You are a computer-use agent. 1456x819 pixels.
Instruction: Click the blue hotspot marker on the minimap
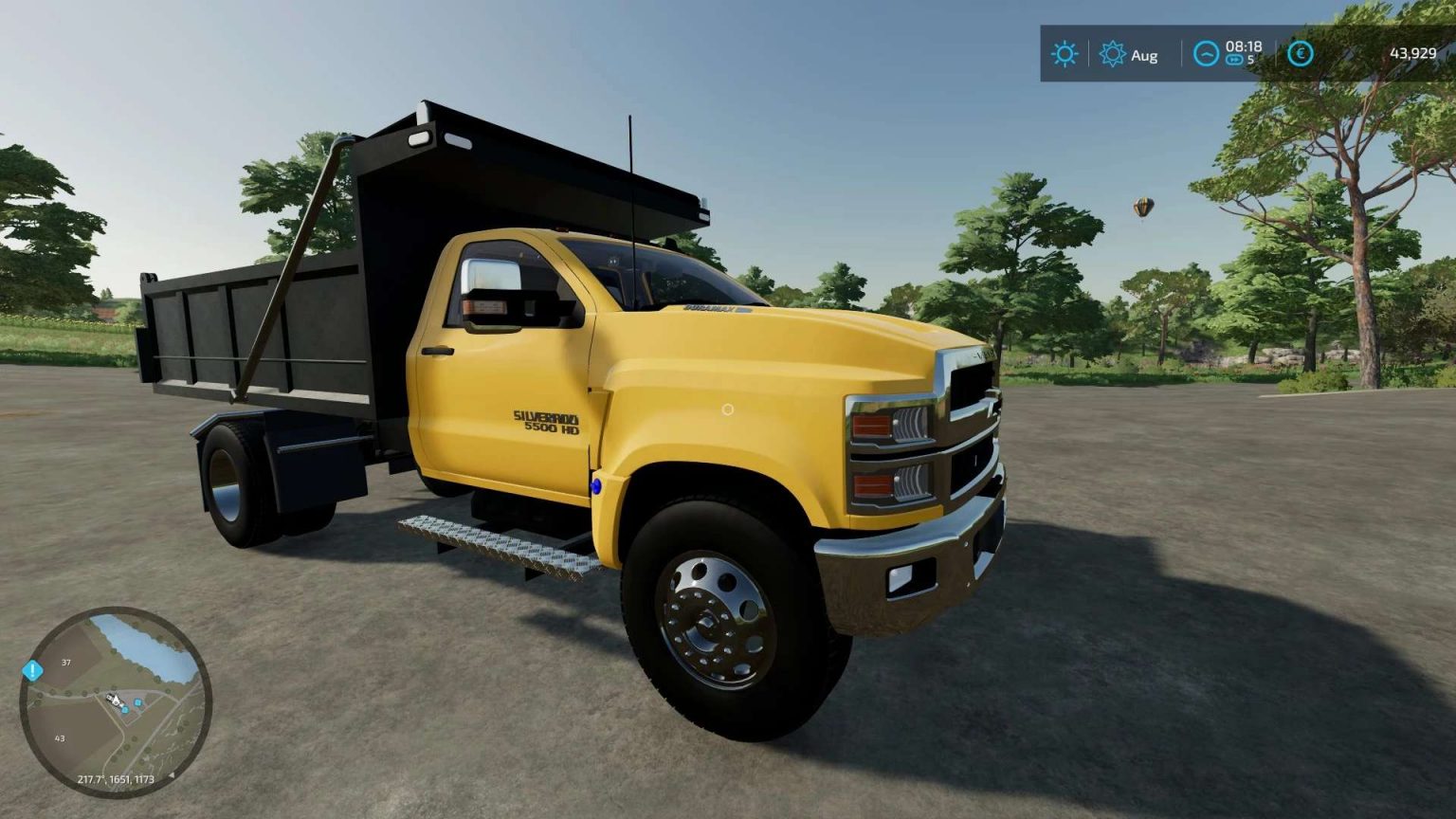point(138,702)
